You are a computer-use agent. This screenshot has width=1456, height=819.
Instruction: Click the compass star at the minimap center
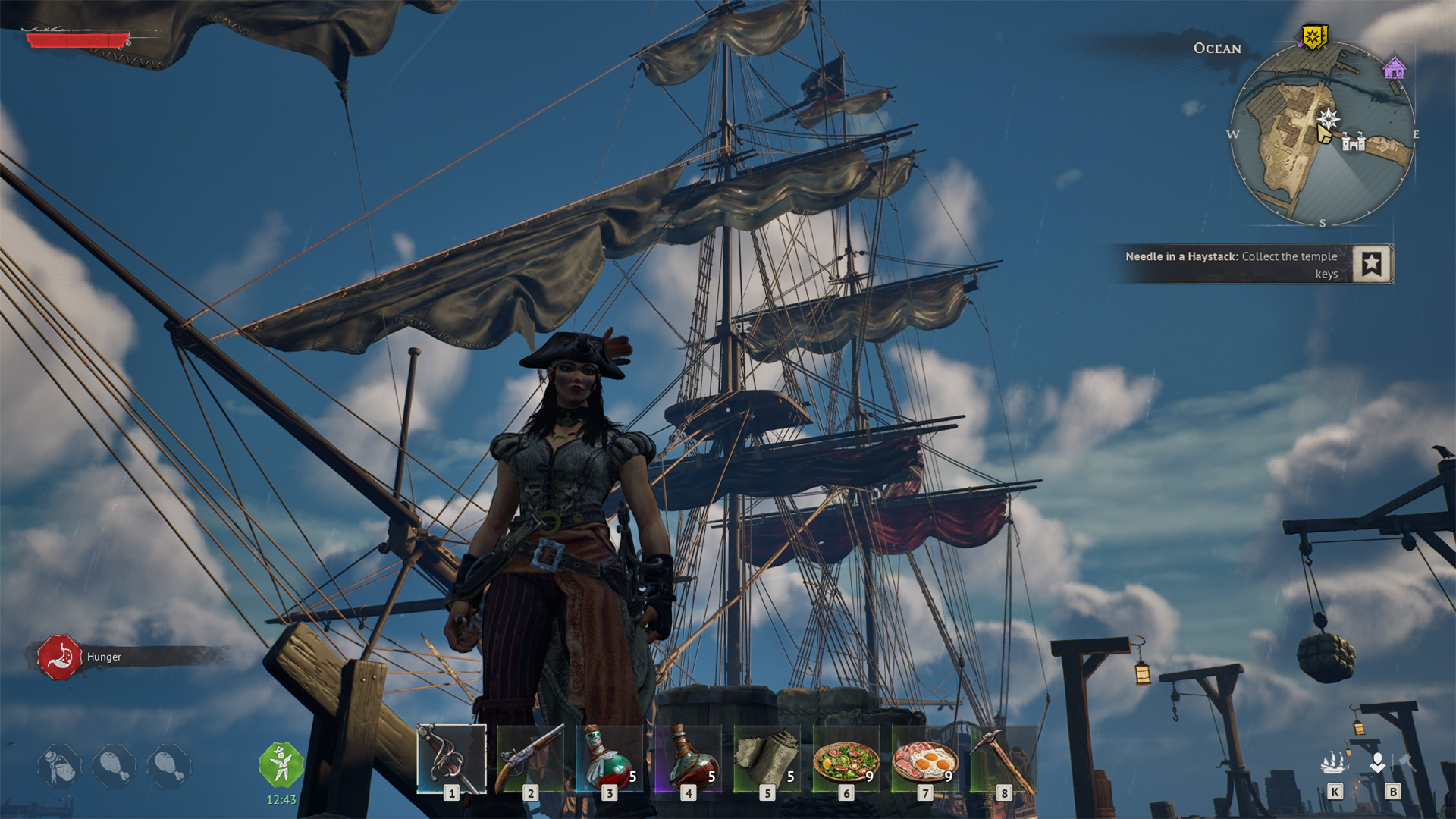1329,118
